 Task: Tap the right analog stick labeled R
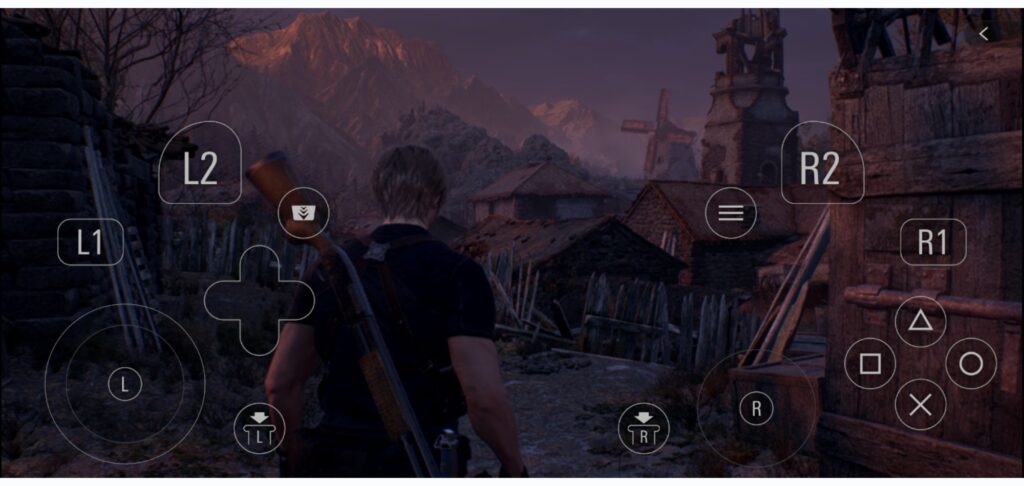click(757, 407)
